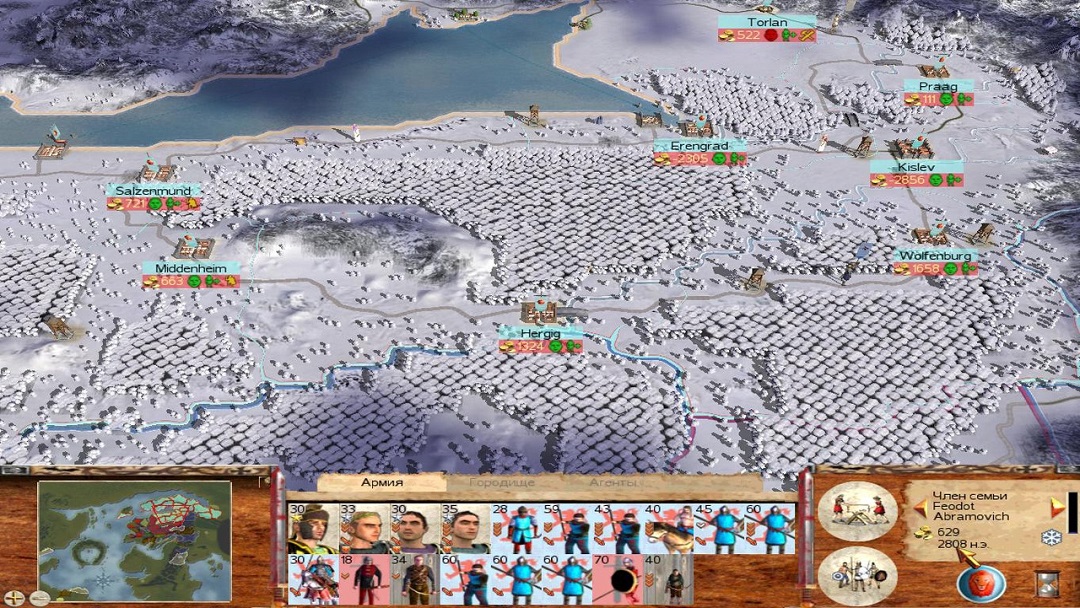
Task: Select the black round shield unit card
Action: [617, 580]
